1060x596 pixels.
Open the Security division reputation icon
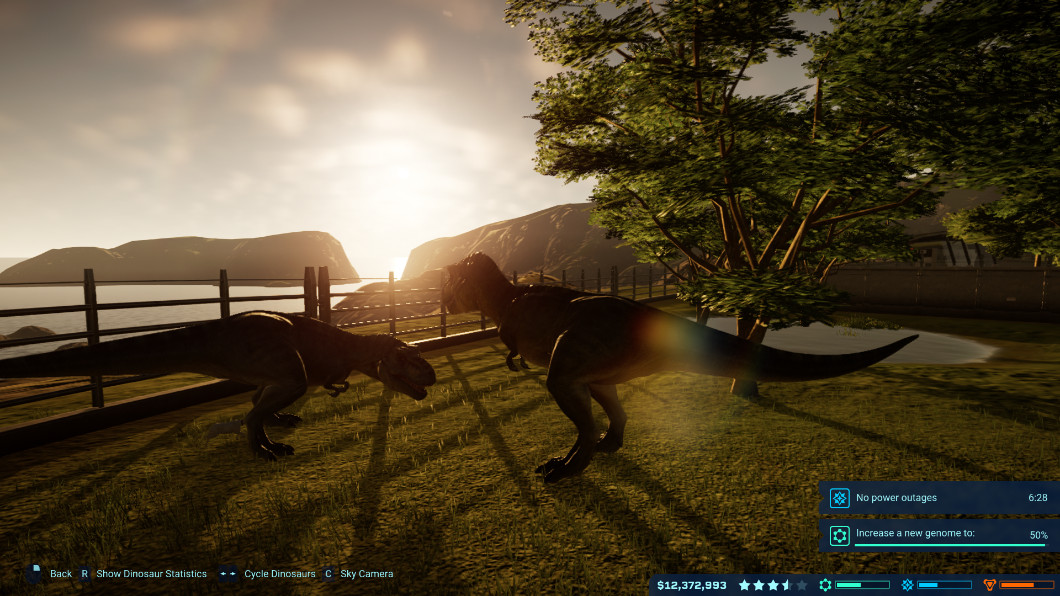pos(990,585)
